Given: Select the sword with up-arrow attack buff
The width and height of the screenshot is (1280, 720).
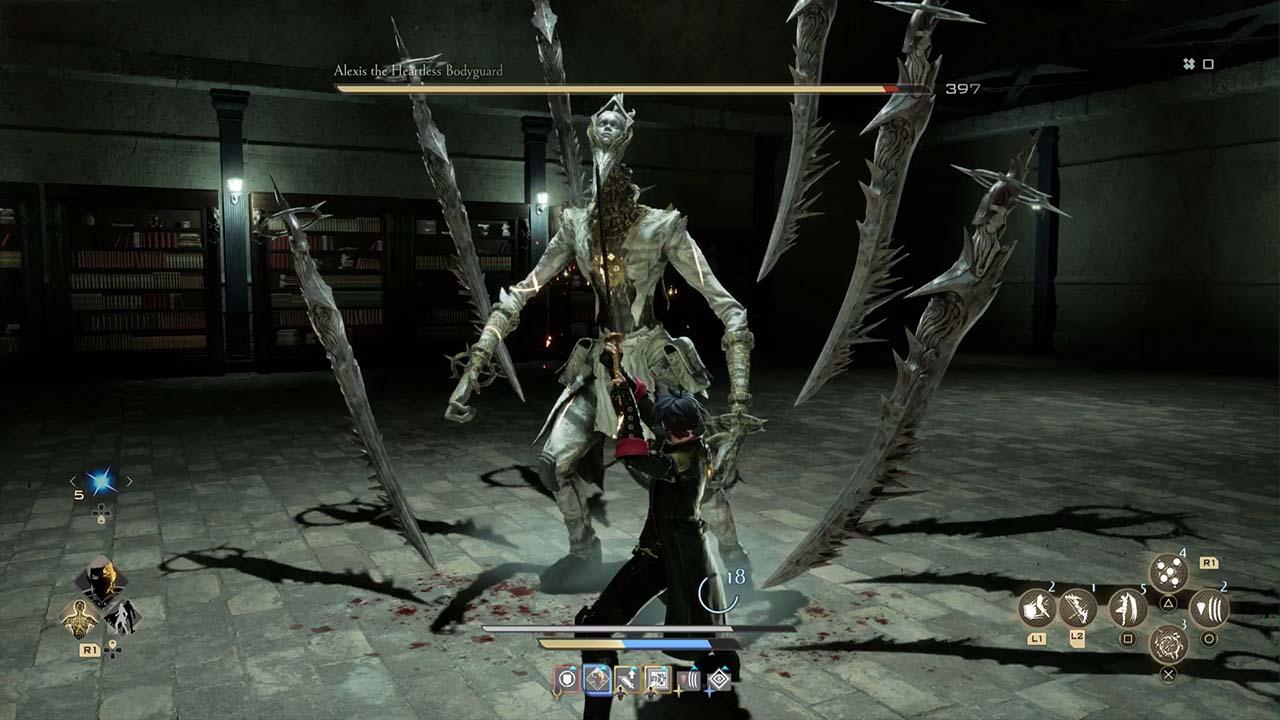Looking at the screenshot, I should pos(628,680).
